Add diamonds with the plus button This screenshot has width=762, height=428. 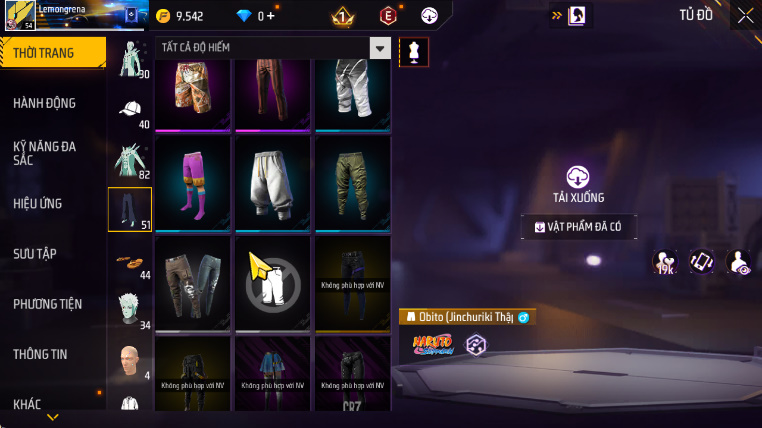(270, 16)
